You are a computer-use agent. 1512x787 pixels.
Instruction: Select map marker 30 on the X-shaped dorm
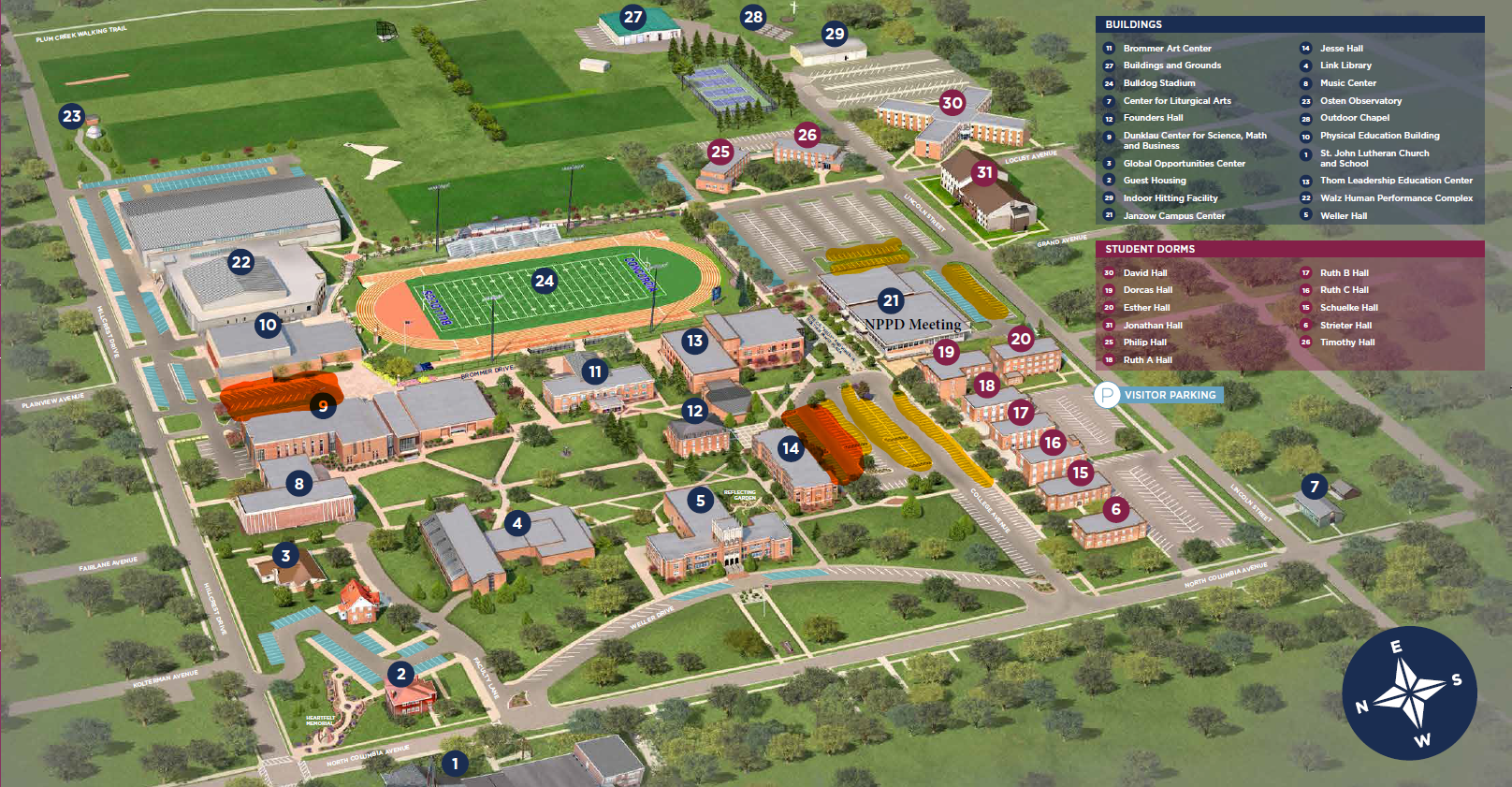(x=952, y=103)
